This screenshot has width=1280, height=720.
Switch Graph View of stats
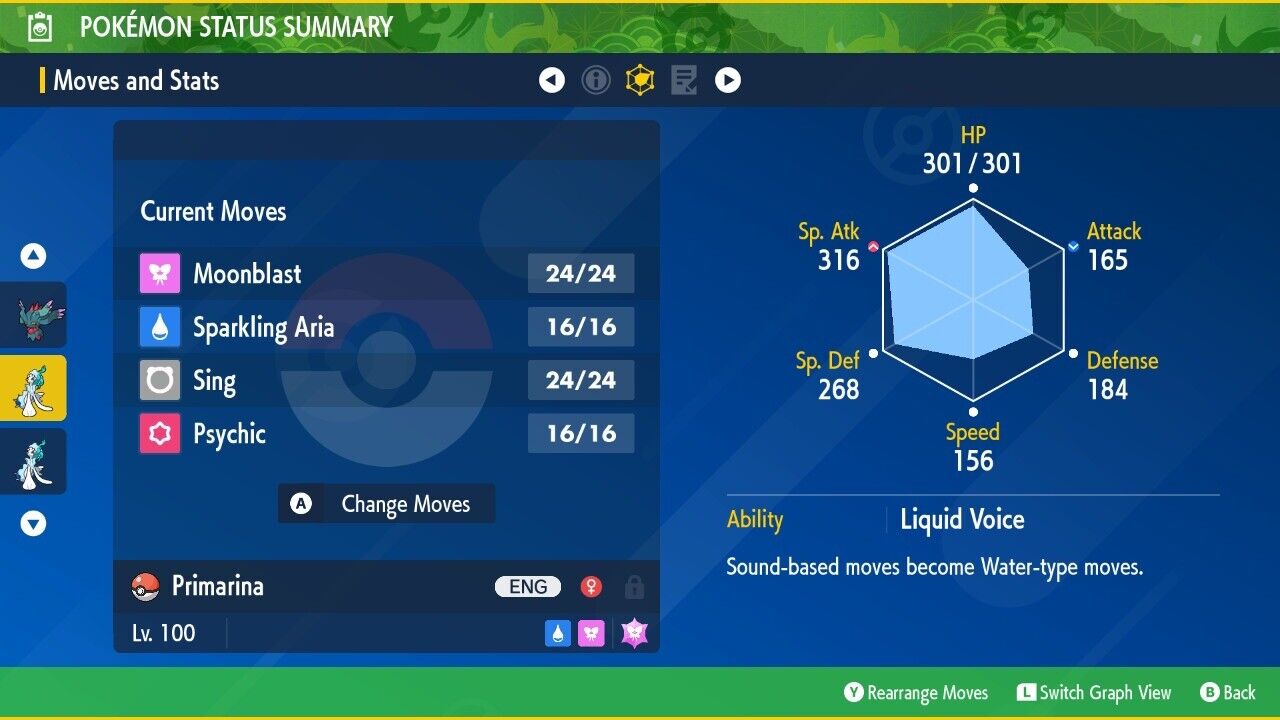(1094, 693)
